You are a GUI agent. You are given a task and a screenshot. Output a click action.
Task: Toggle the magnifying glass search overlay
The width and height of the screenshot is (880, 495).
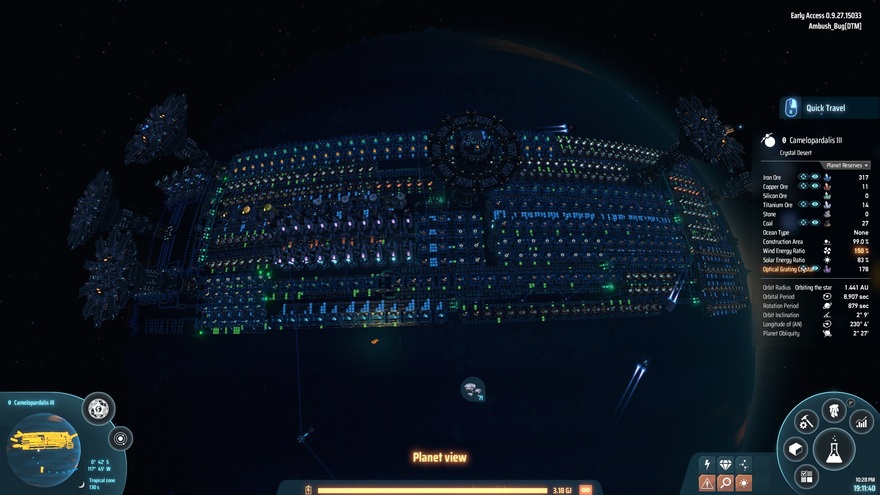click(x=725, y=483)
